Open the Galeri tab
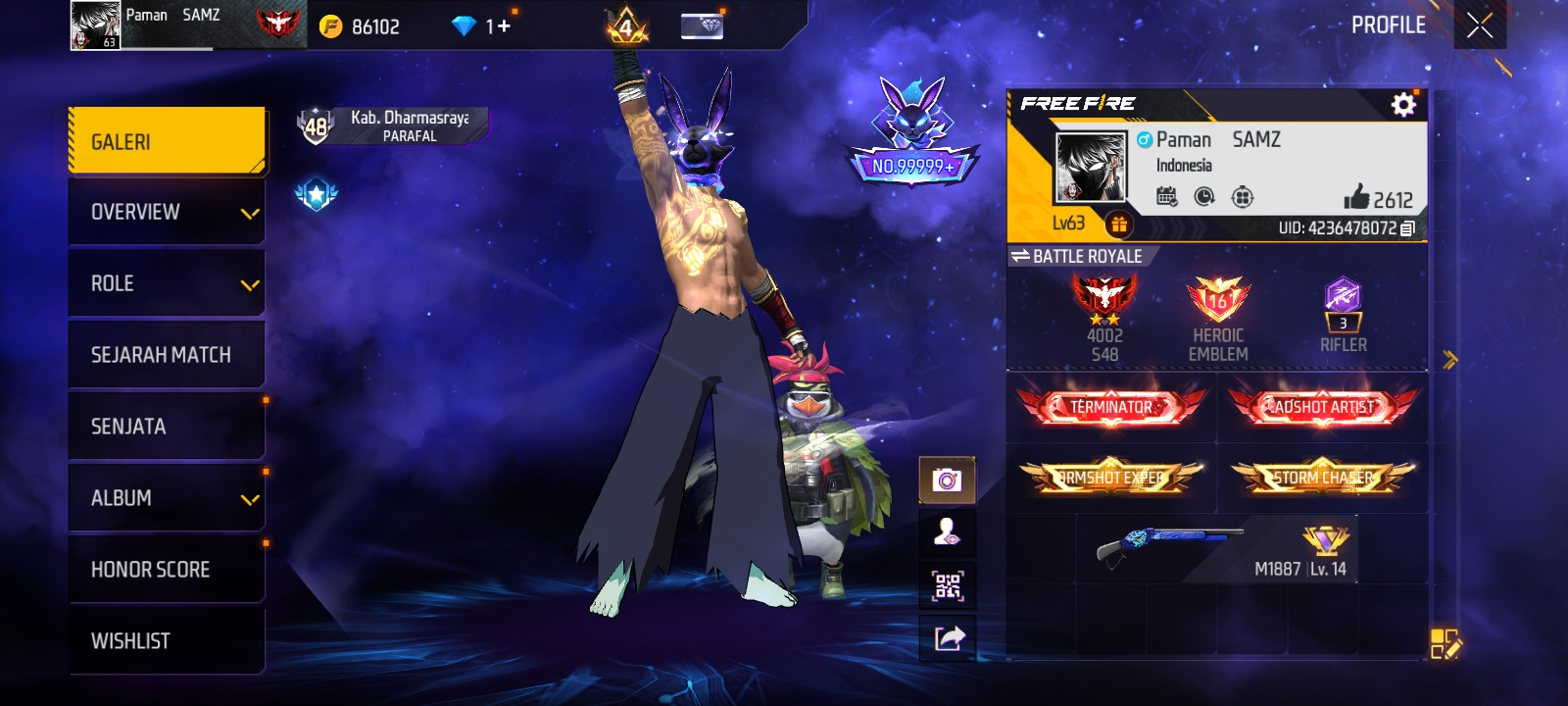This screenshot has height=706, width=1568. [x=167, y=142]
